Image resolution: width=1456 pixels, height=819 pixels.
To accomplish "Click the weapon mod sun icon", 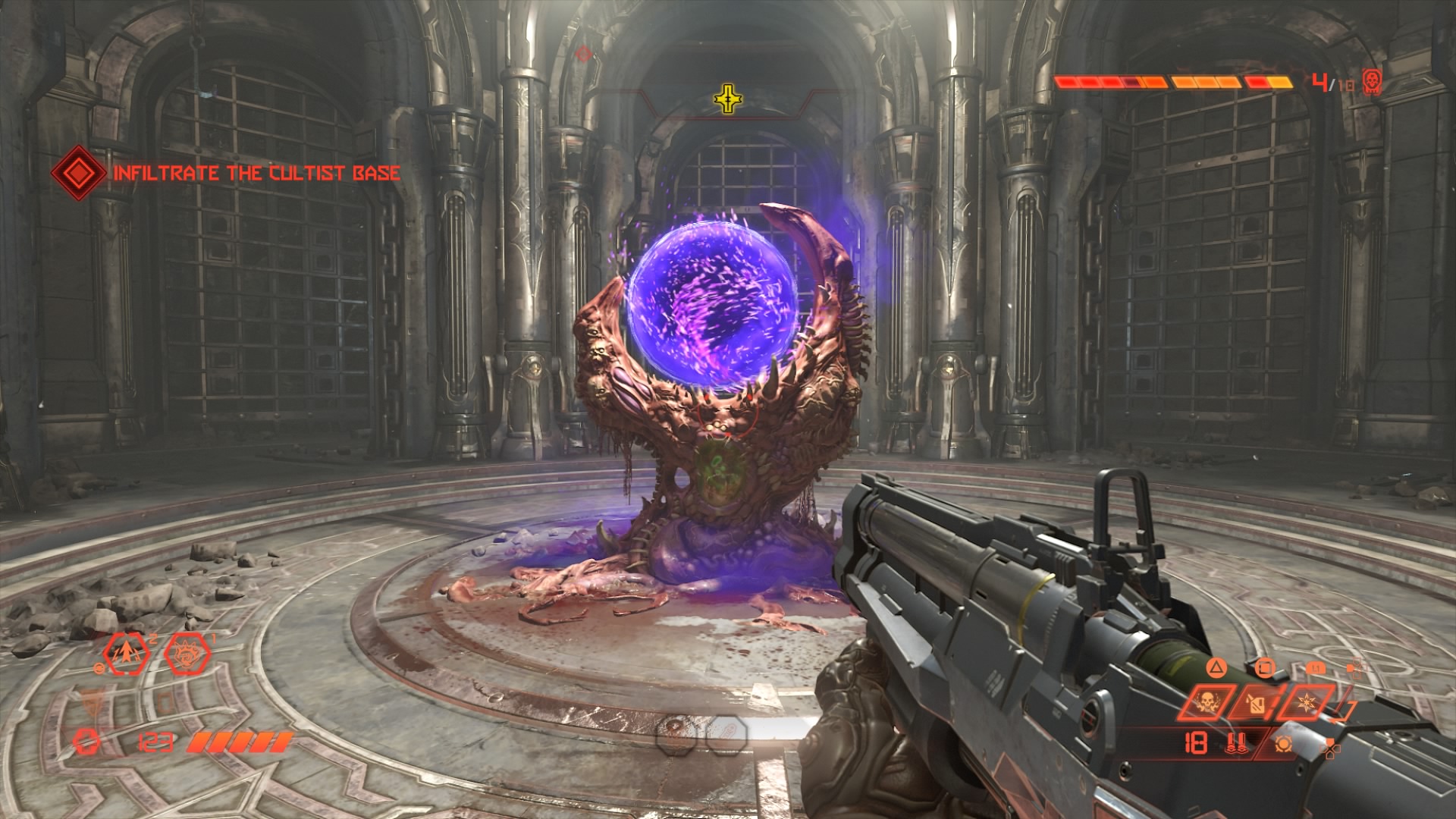I will pyautogui.click(x=1283, y=744).
